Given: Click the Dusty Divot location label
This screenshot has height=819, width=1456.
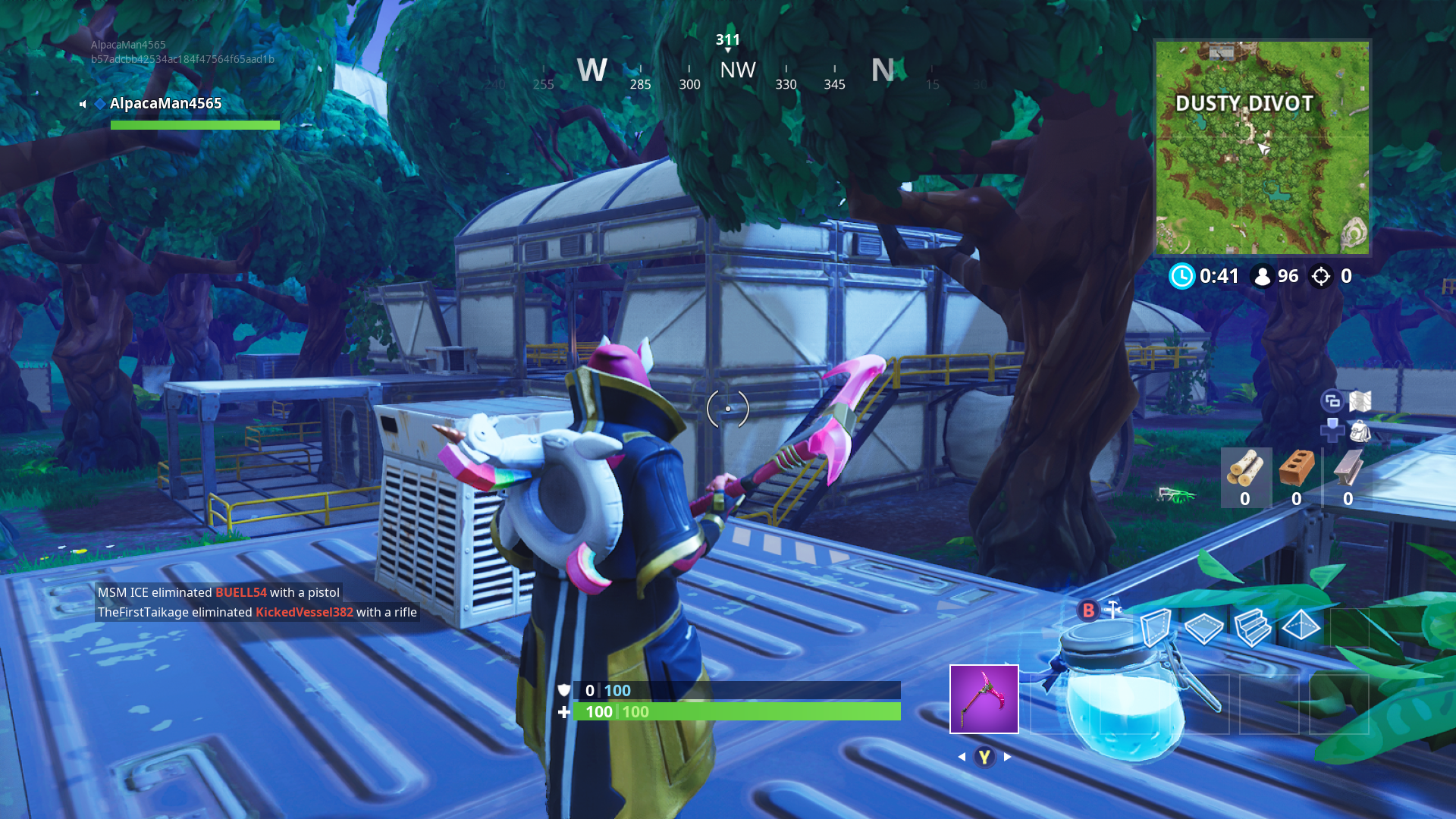Looking at the screenshot, I should click(1244, 104).
